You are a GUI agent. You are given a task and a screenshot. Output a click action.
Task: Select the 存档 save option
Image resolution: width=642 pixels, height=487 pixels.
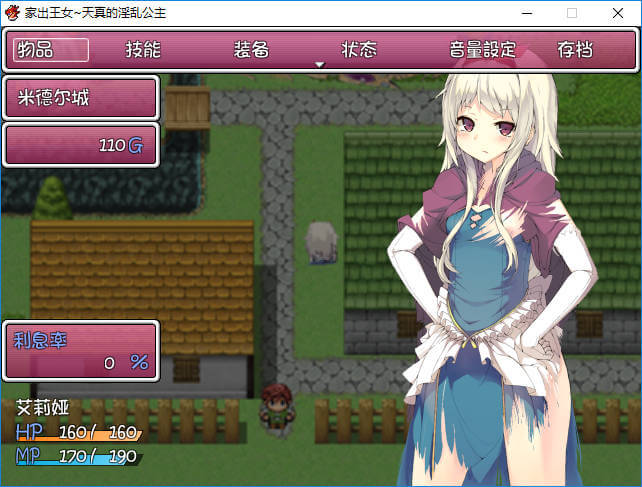(x=575, y=50)
